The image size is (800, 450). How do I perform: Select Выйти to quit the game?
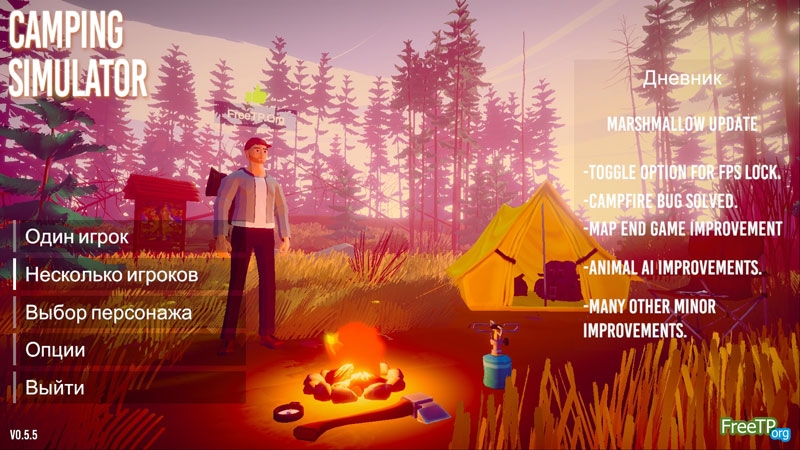pyautogui.click(x=55, y=388)
